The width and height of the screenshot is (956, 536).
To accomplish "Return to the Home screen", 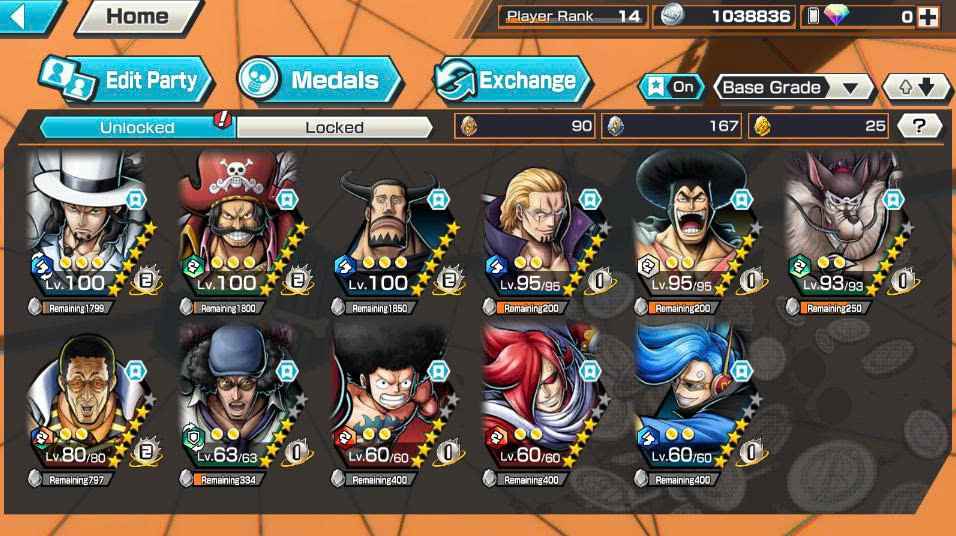I will click(137, 16).
